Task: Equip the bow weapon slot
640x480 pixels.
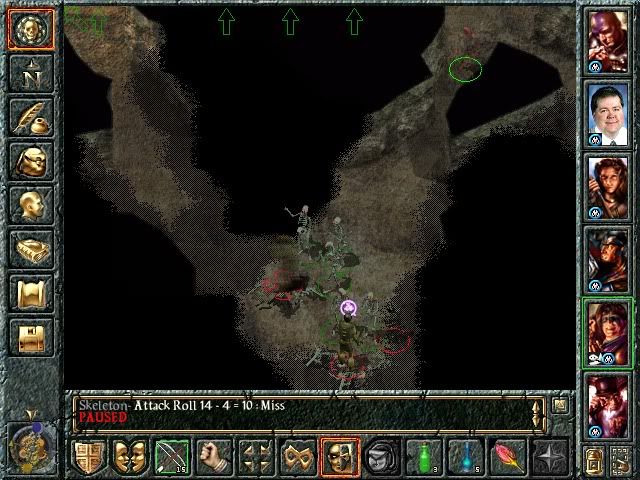Action: click(x=172, y=456)
